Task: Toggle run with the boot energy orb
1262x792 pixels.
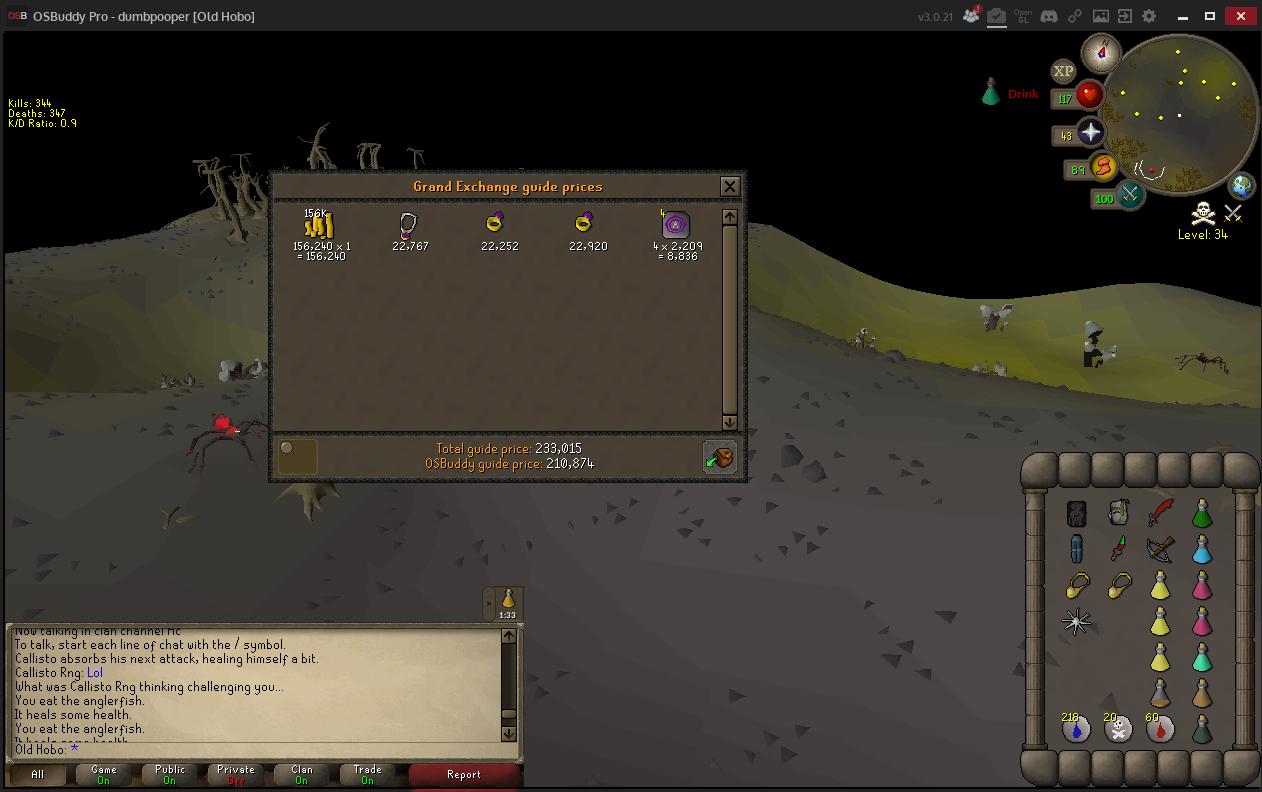Action: tap(1104, 166)
